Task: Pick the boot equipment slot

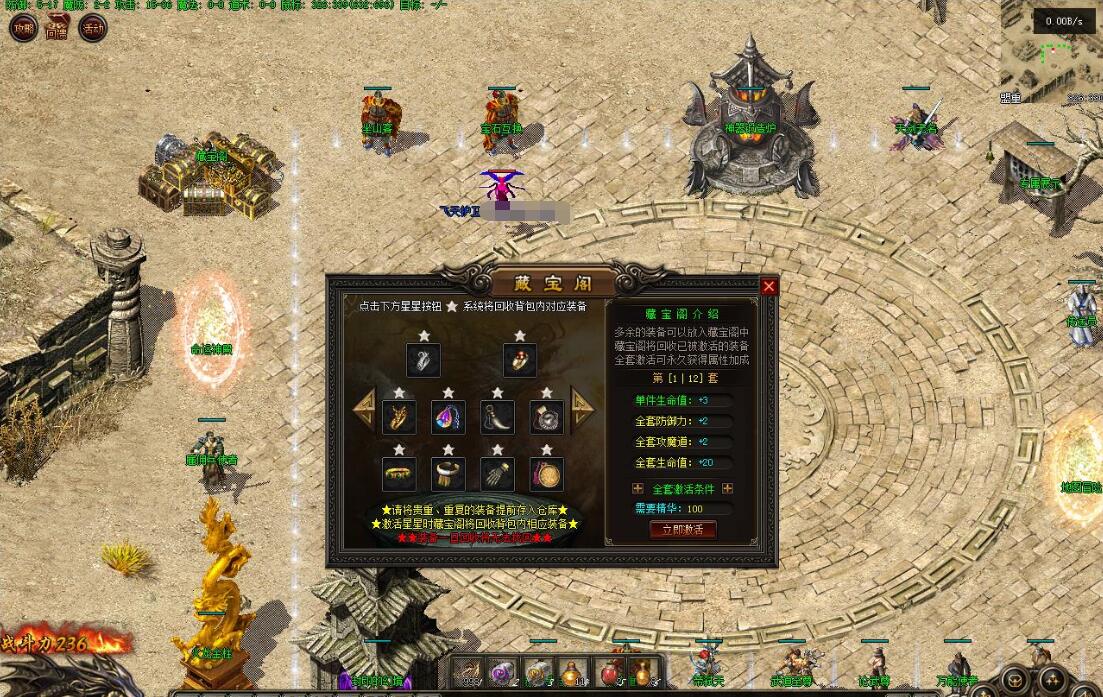Action: click(497, 416)
